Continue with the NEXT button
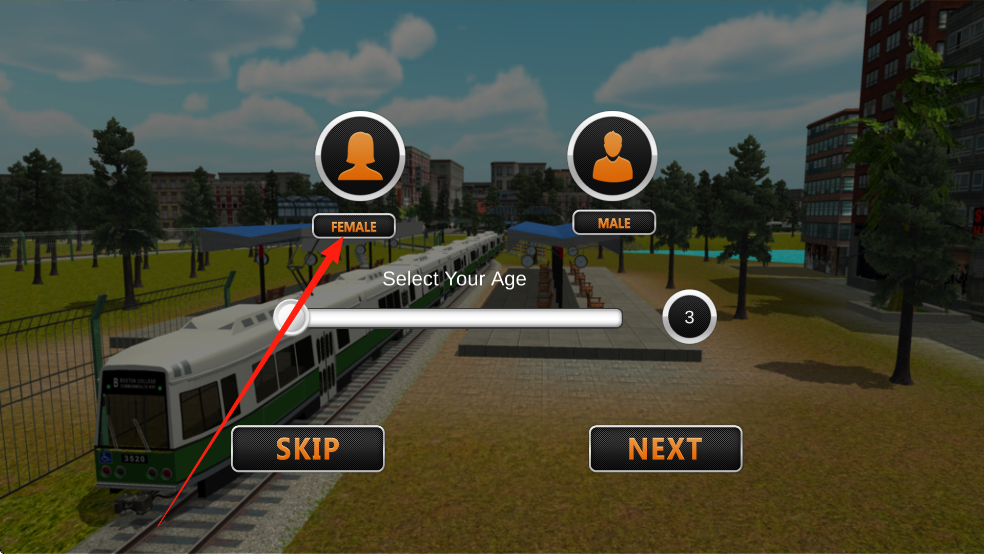This screenshot has width=984, height=554. 665,449
